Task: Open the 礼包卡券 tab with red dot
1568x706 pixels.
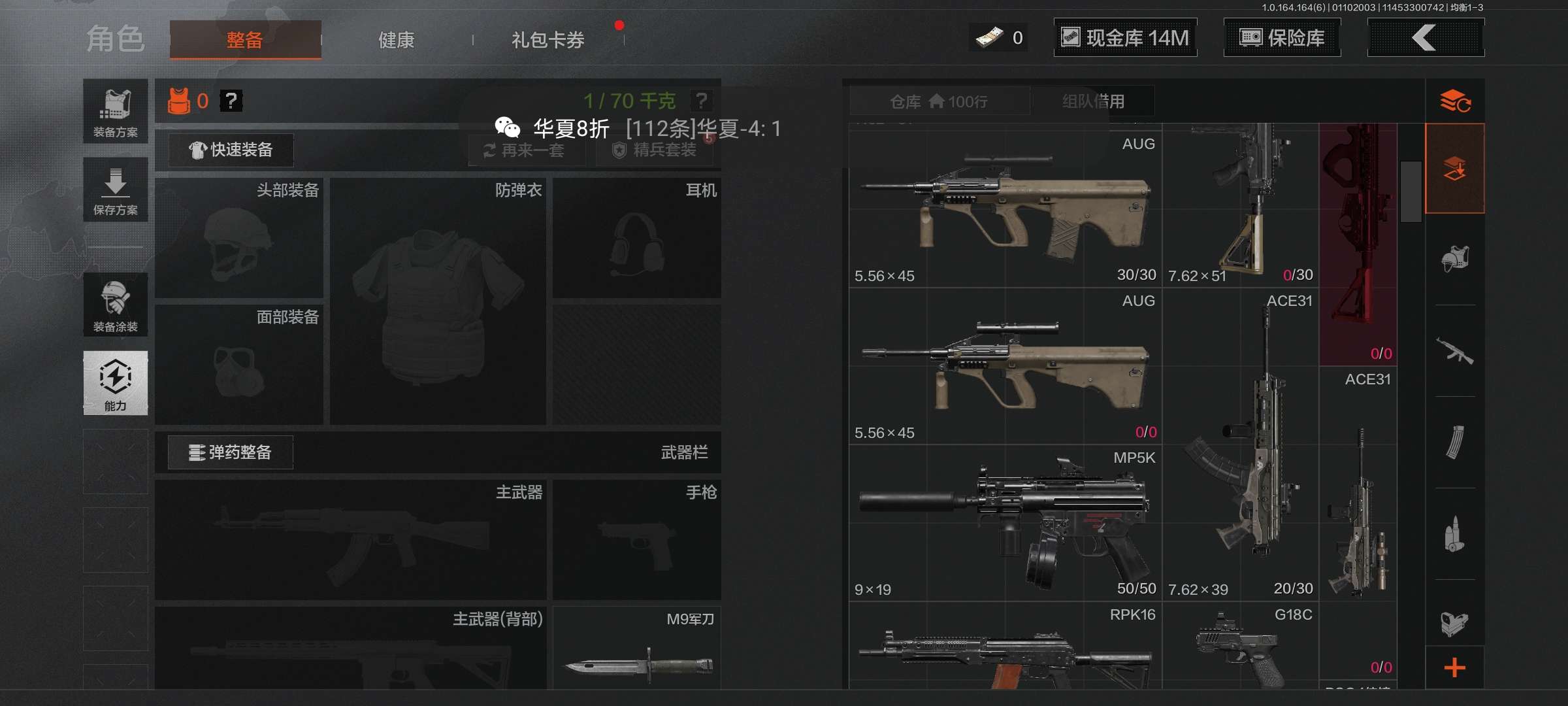Action: click(547, 39)
